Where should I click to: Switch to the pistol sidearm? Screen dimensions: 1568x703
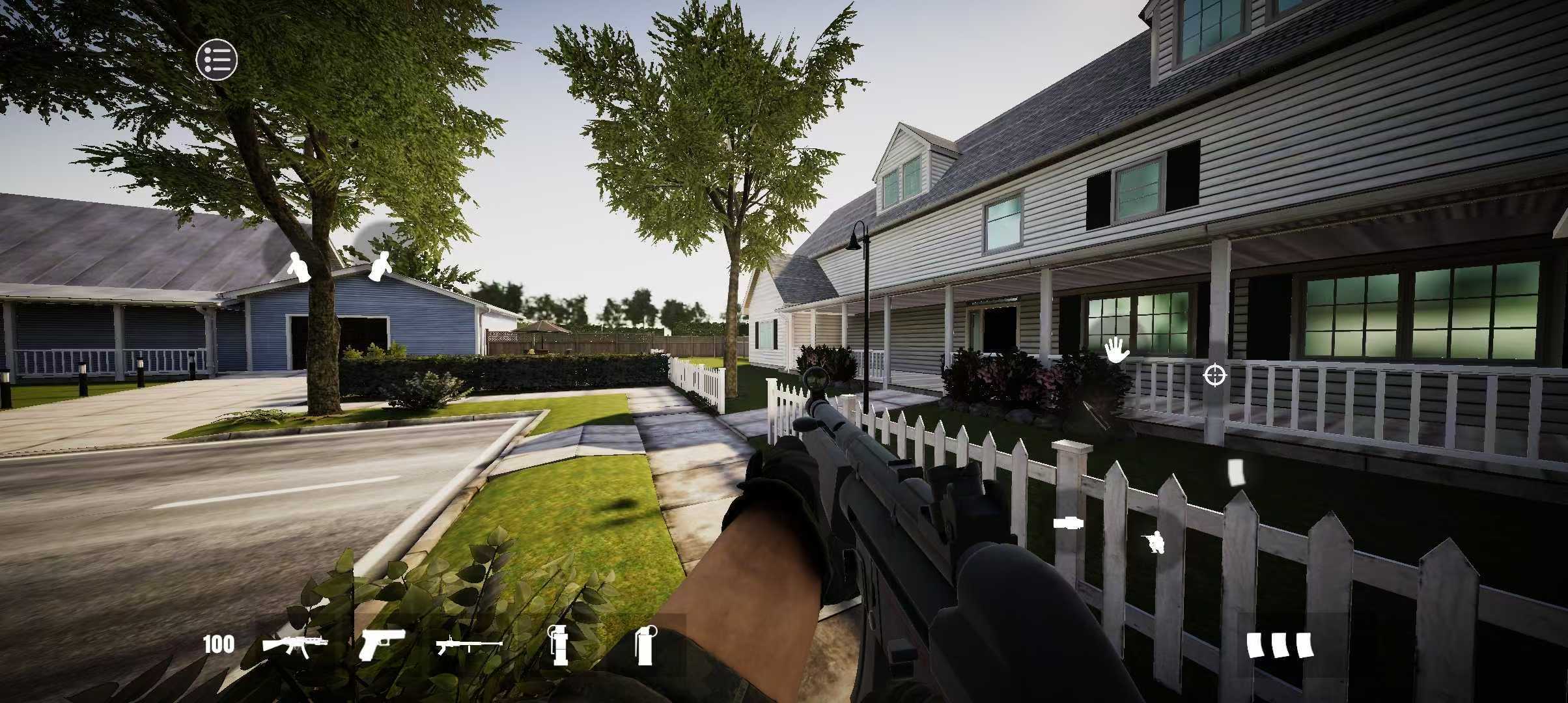coord(382,644)
